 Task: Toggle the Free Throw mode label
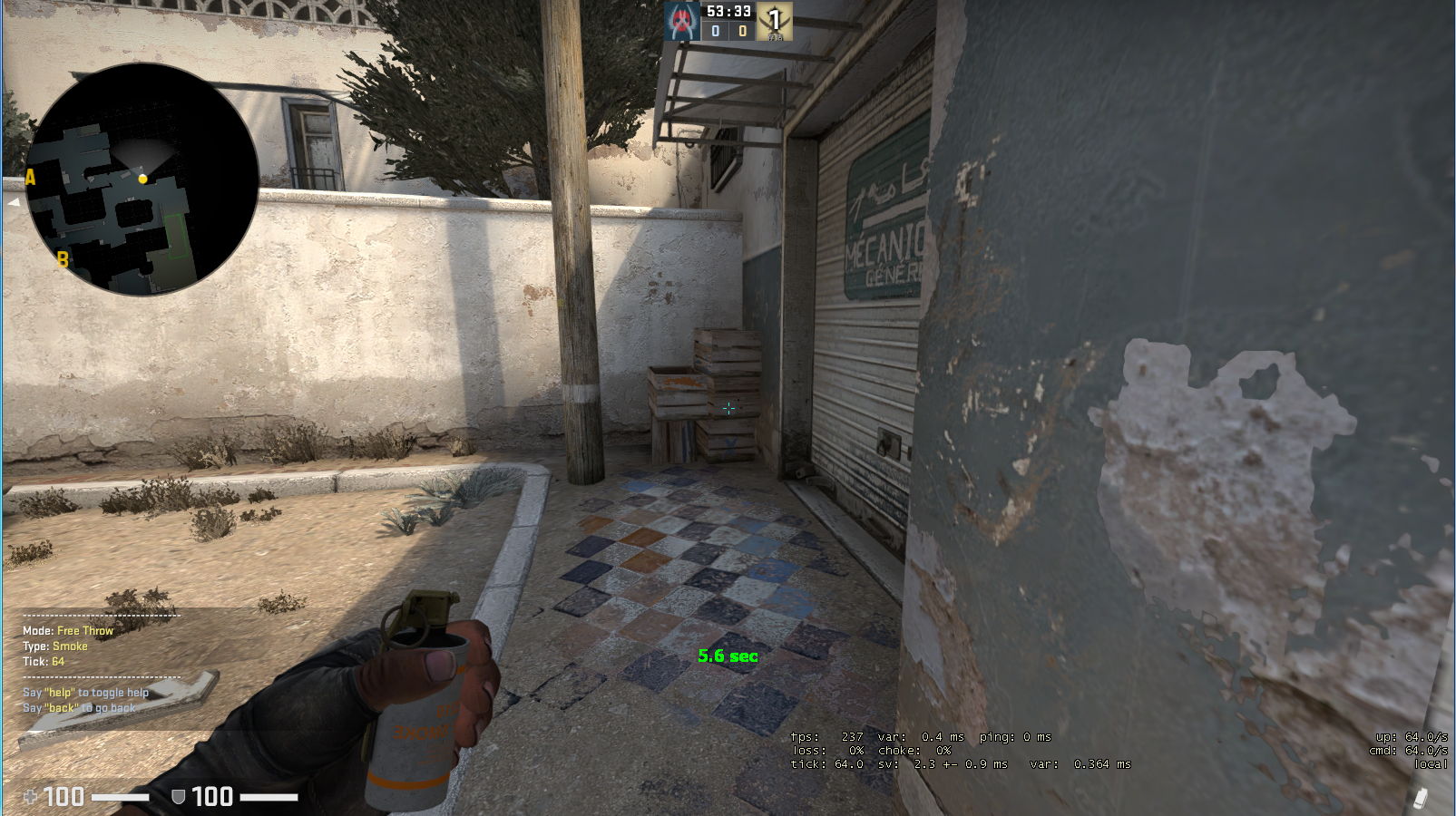tap(84, 630)
